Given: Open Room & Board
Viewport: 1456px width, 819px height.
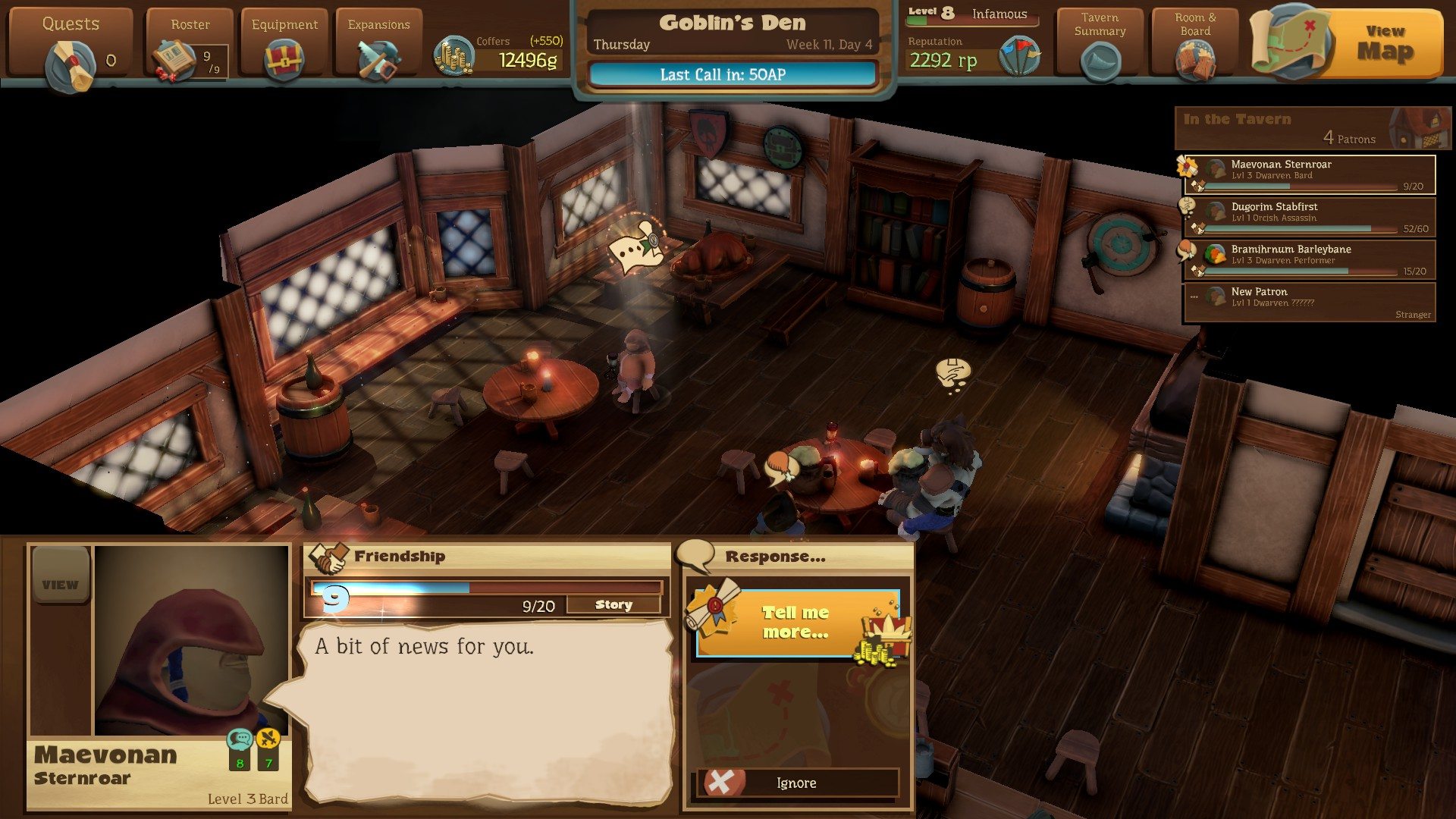Looking at the screenshot, I should click(1195, 47).
